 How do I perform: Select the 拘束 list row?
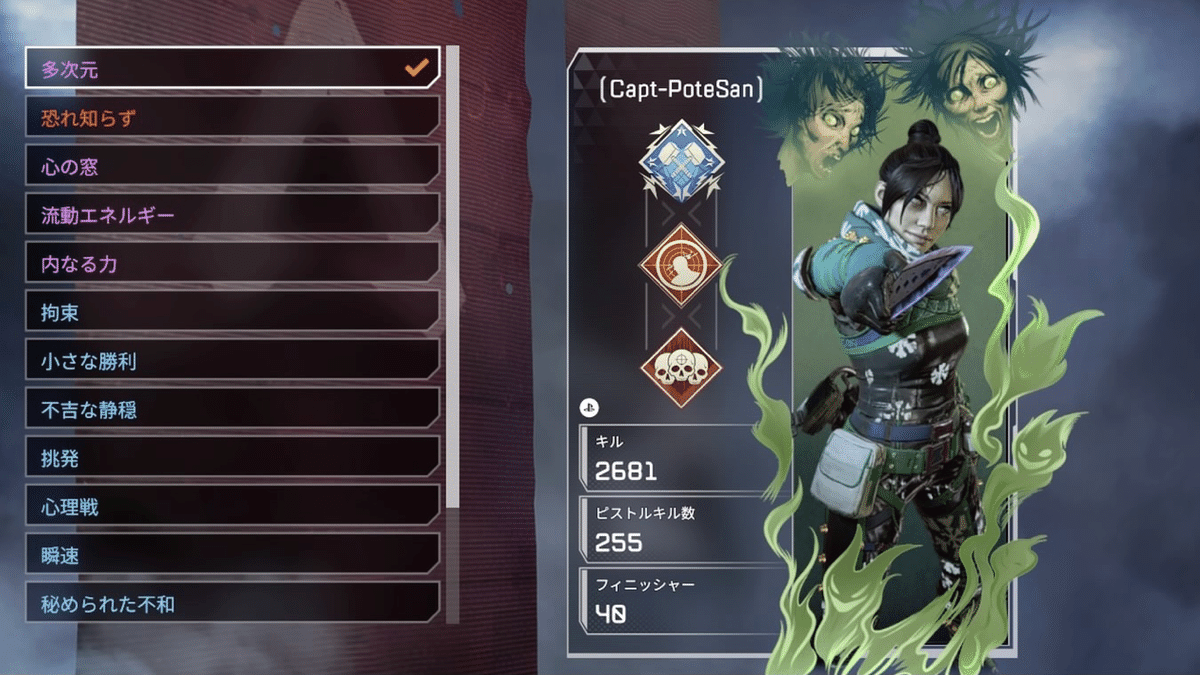(232, 313)
